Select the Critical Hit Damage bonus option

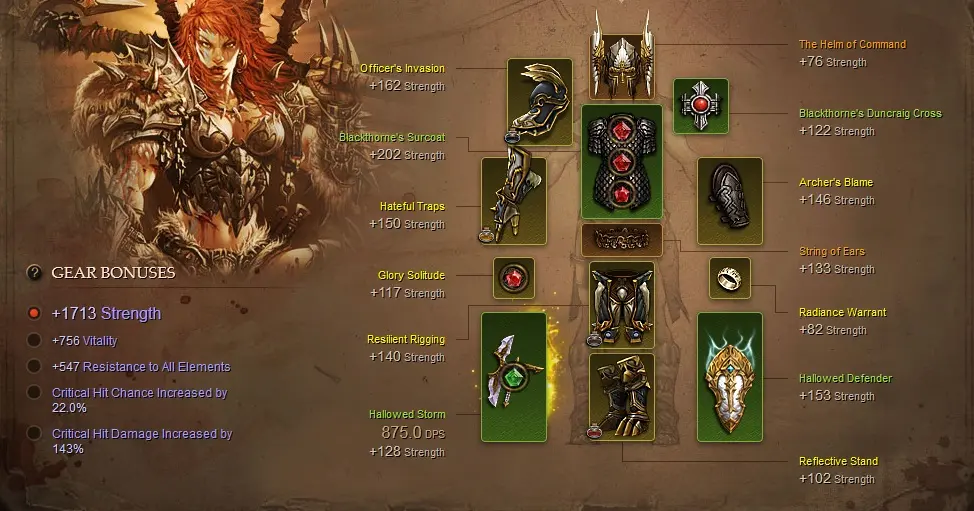[34, 434]
